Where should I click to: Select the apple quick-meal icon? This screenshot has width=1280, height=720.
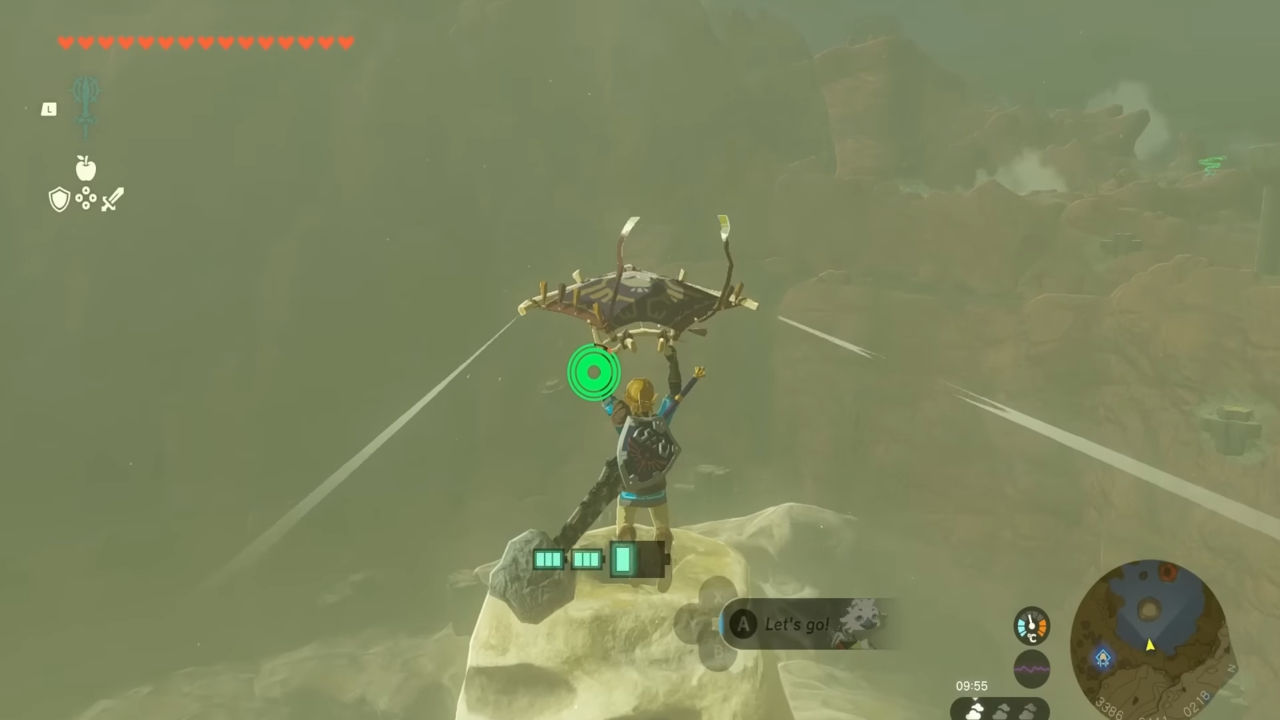tap(86, 168)
